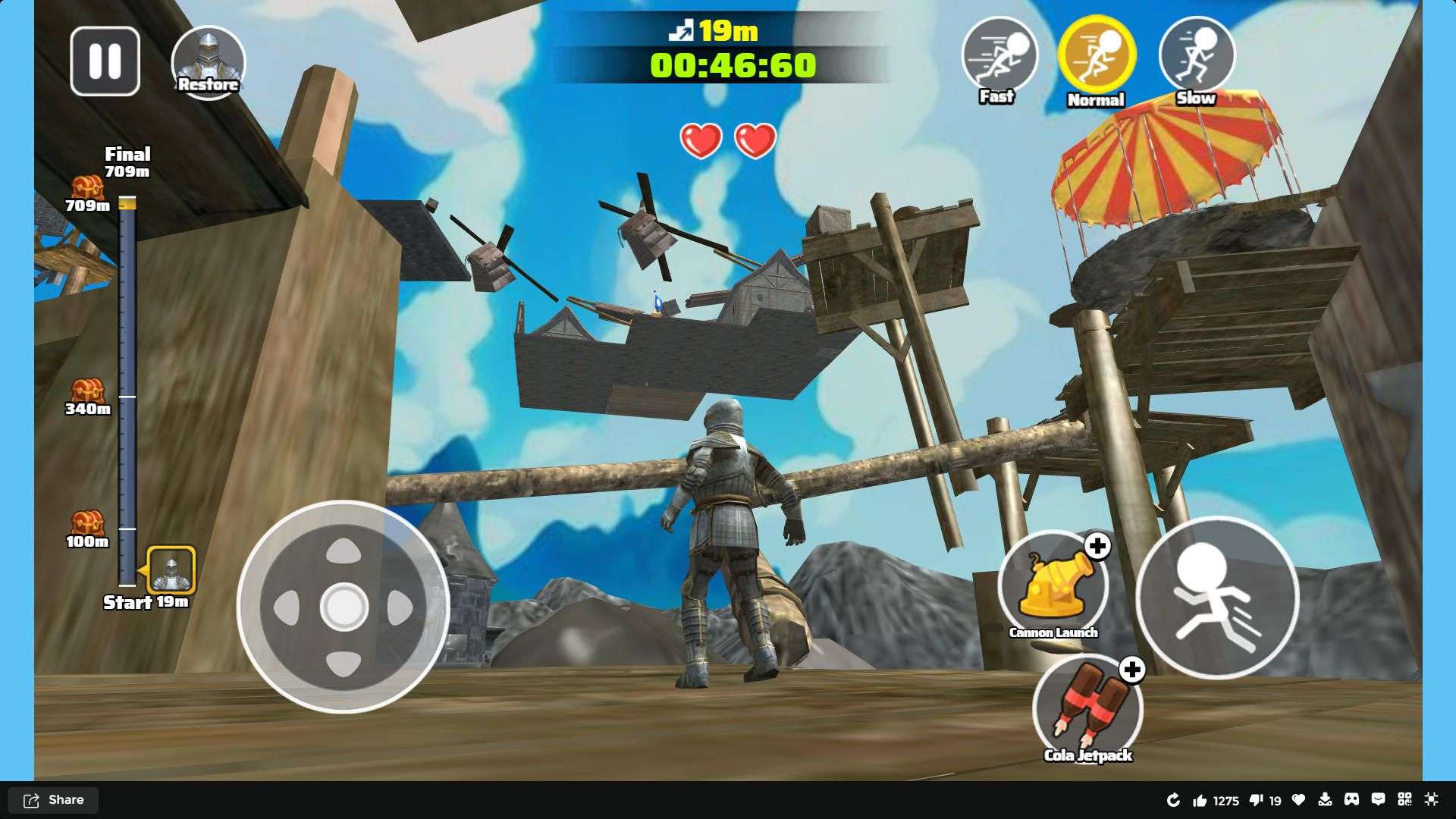Use the Cola Jetpack power-up
The image size is (1456, 819).
pos(1087,708)
